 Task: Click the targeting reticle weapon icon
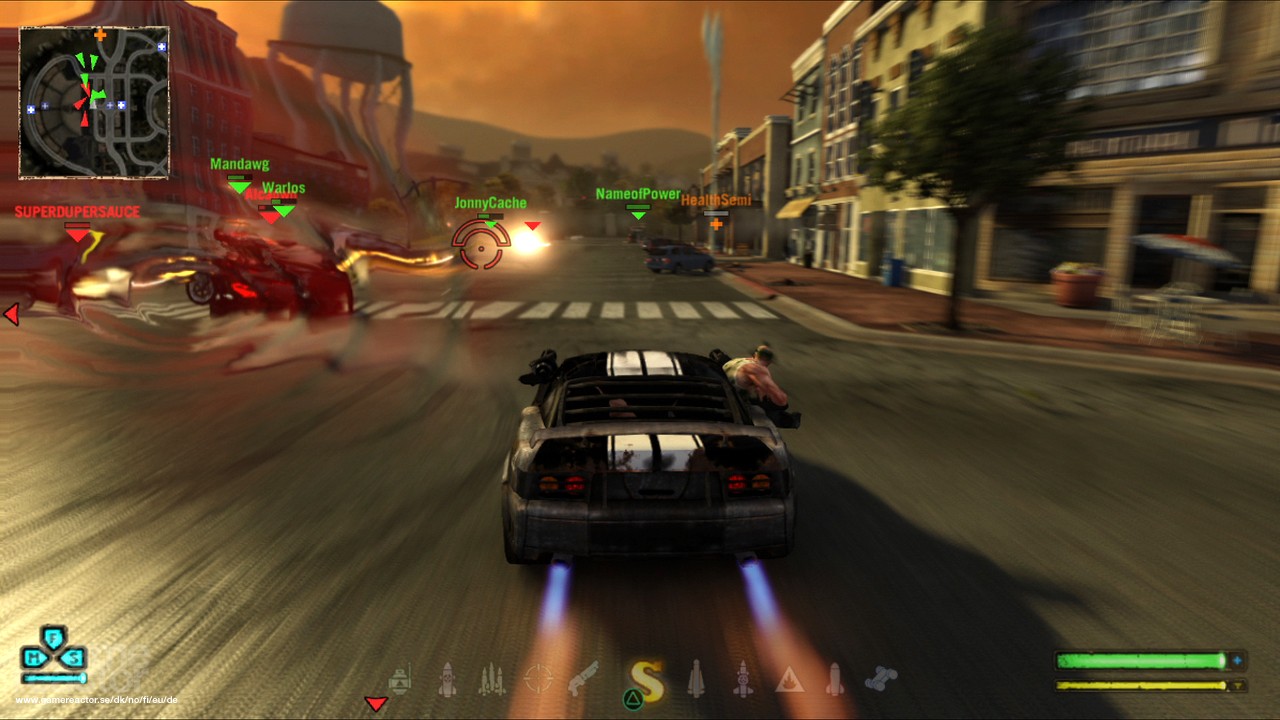(537, 678)
